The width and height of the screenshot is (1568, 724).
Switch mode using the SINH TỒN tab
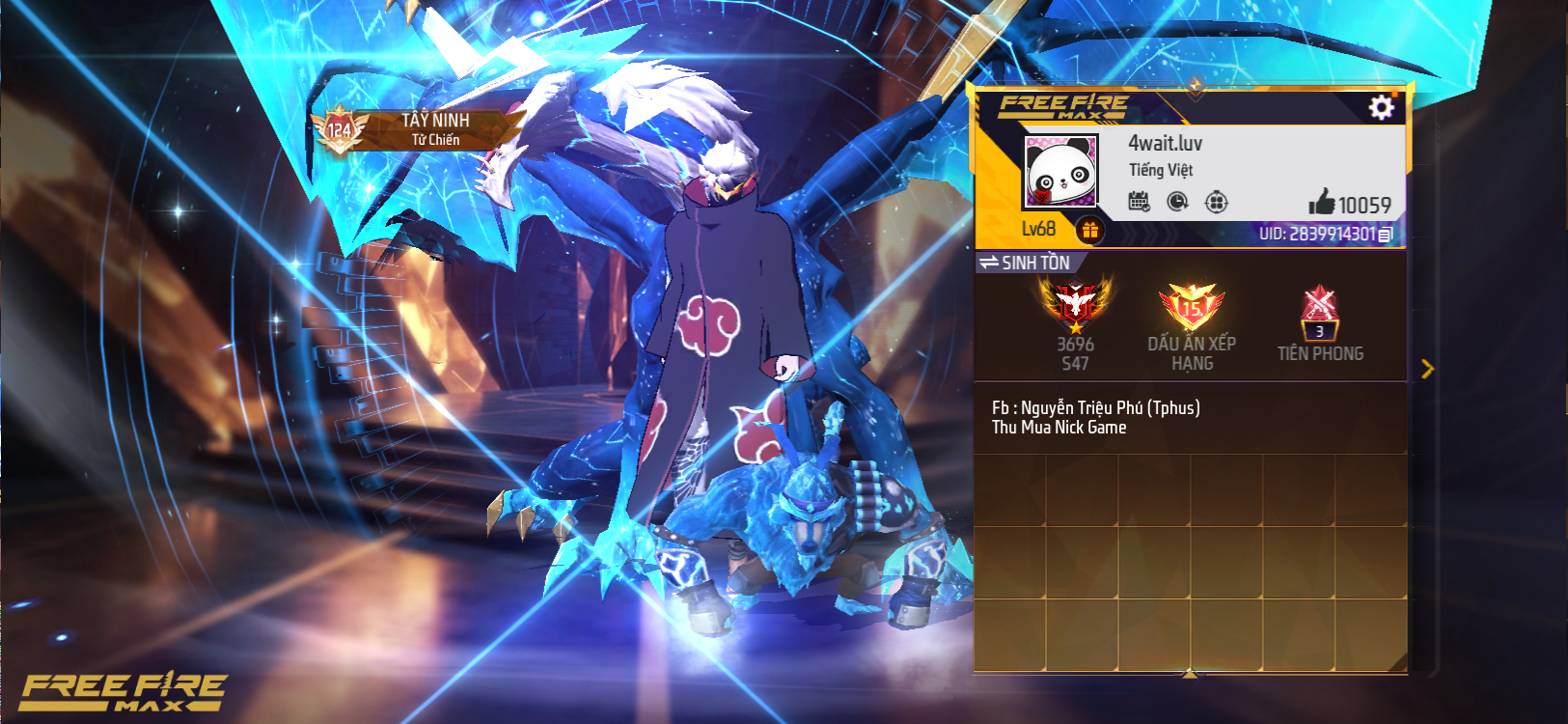(1025, 263)
